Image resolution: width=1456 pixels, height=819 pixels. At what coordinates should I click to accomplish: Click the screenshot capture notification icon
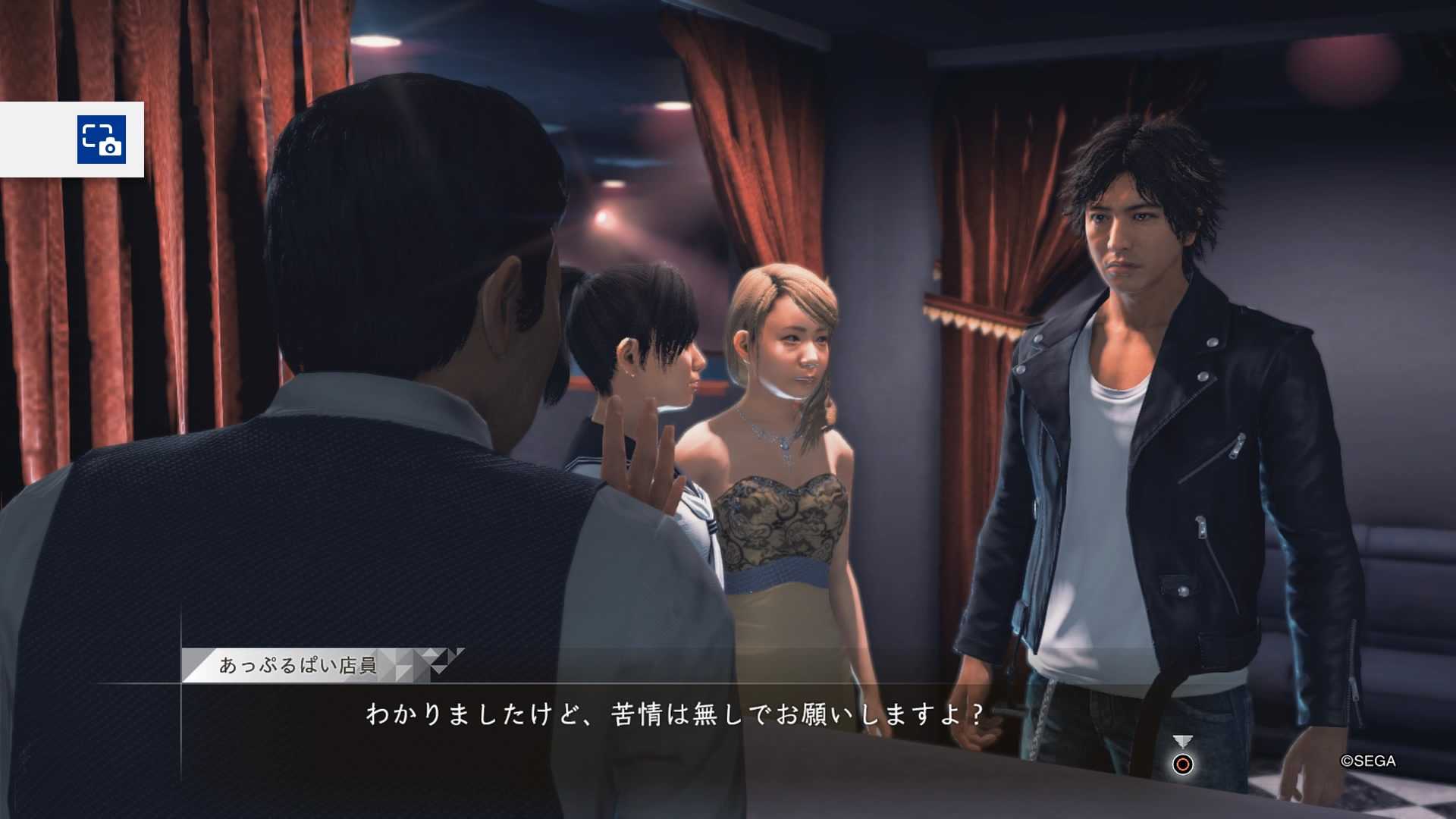pos(101,140)
